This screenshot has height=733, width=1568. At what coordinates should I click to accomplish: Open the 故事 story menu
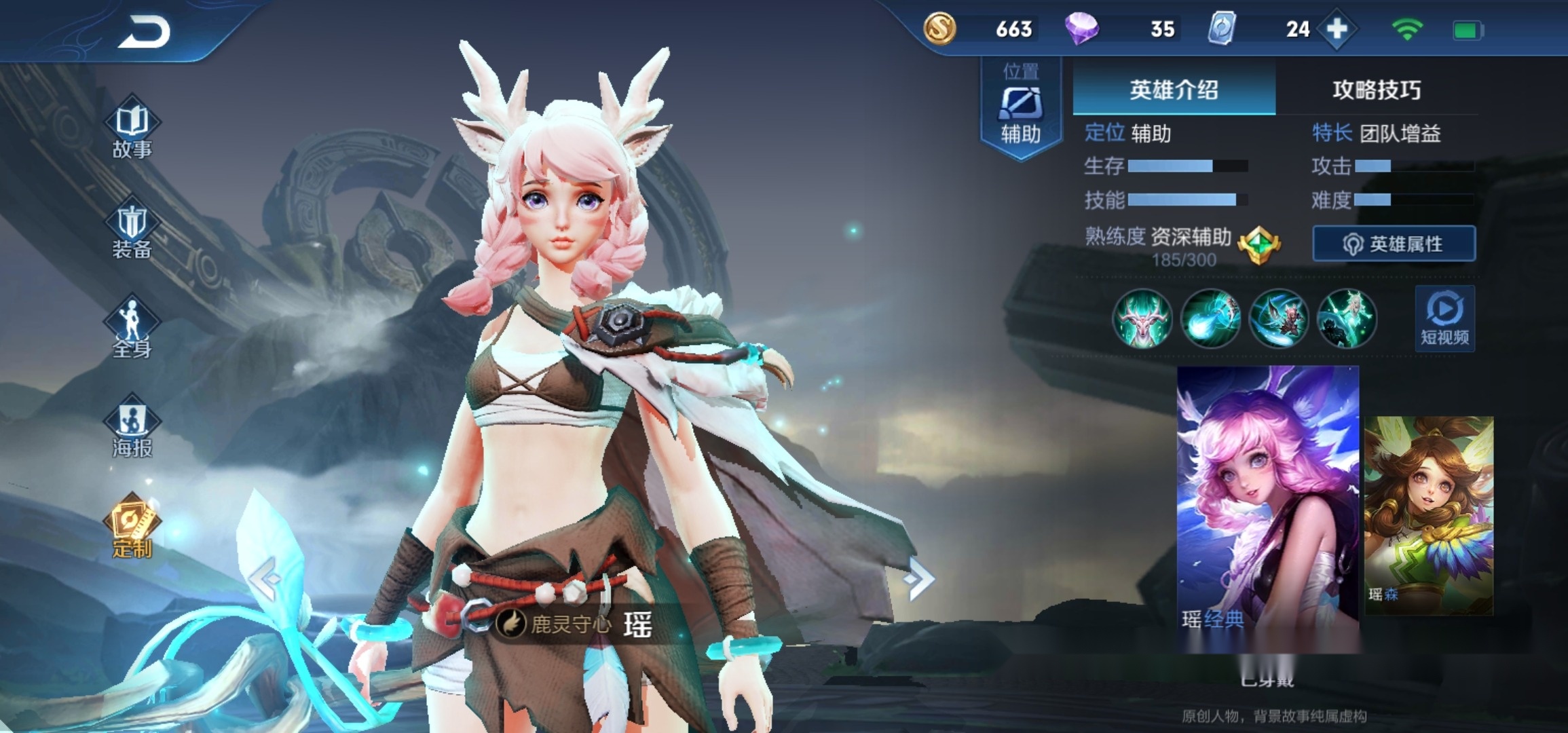click(132, 130)
